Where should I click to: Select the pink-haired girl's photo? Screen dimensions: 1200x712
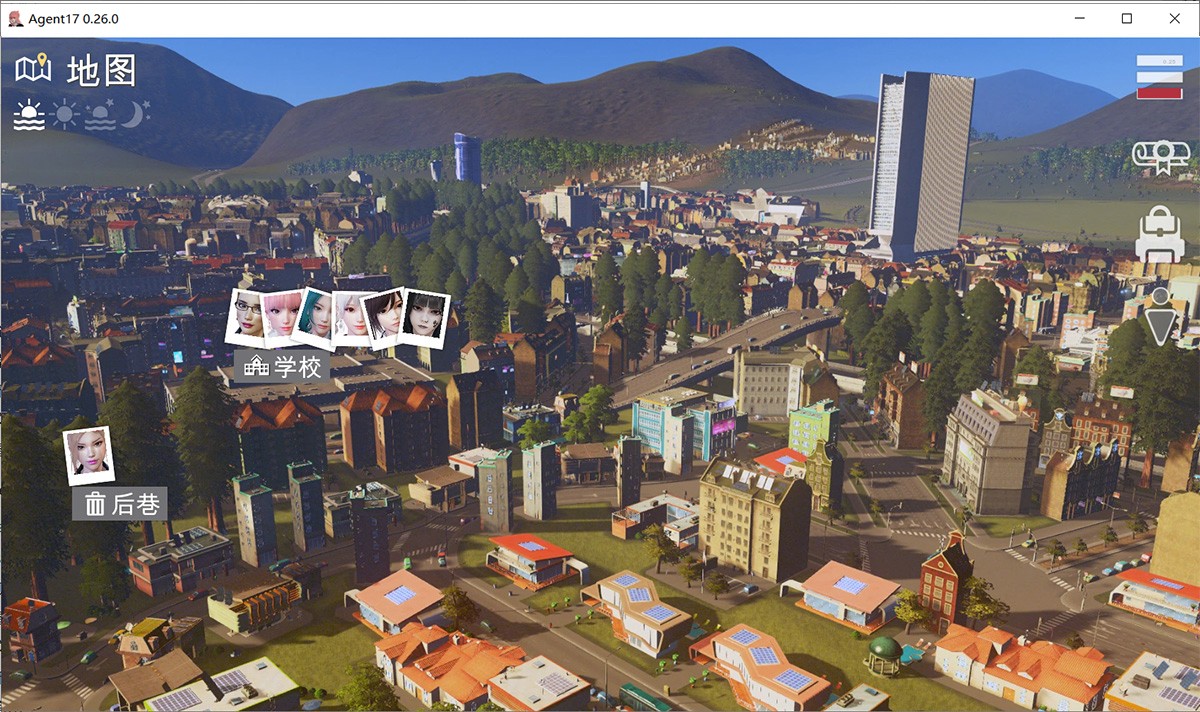pyautogui.click(x=282, y=316)
